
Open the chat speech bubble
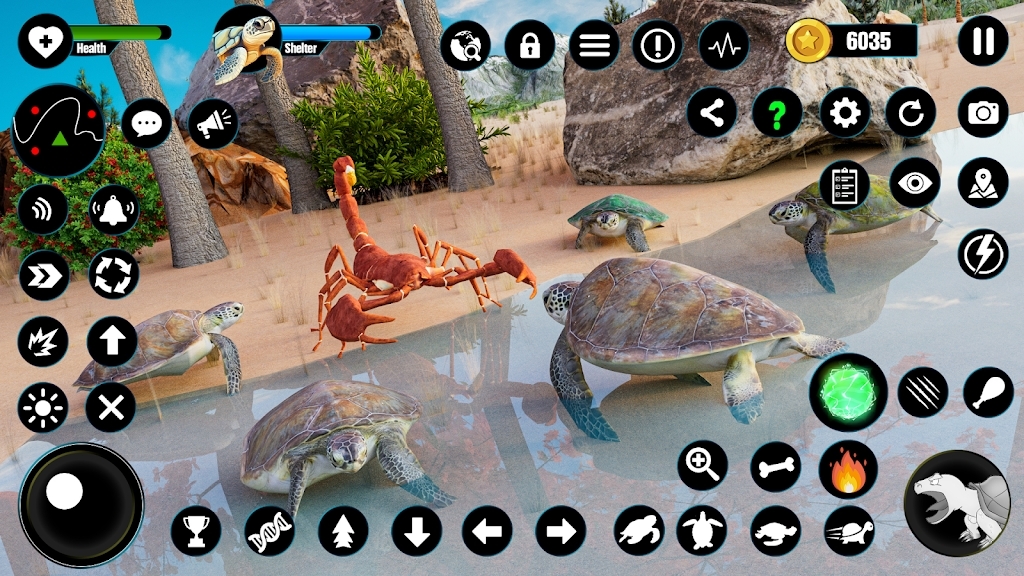[x=147, y=124]
